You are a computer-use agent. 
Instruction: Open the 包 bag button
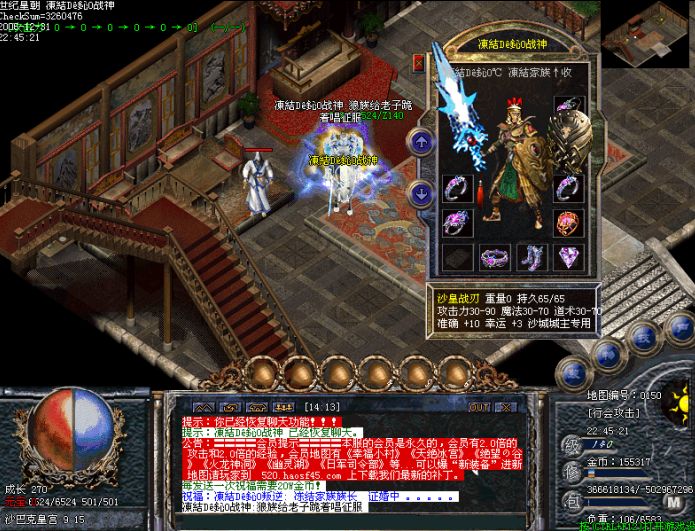(571, 499)
